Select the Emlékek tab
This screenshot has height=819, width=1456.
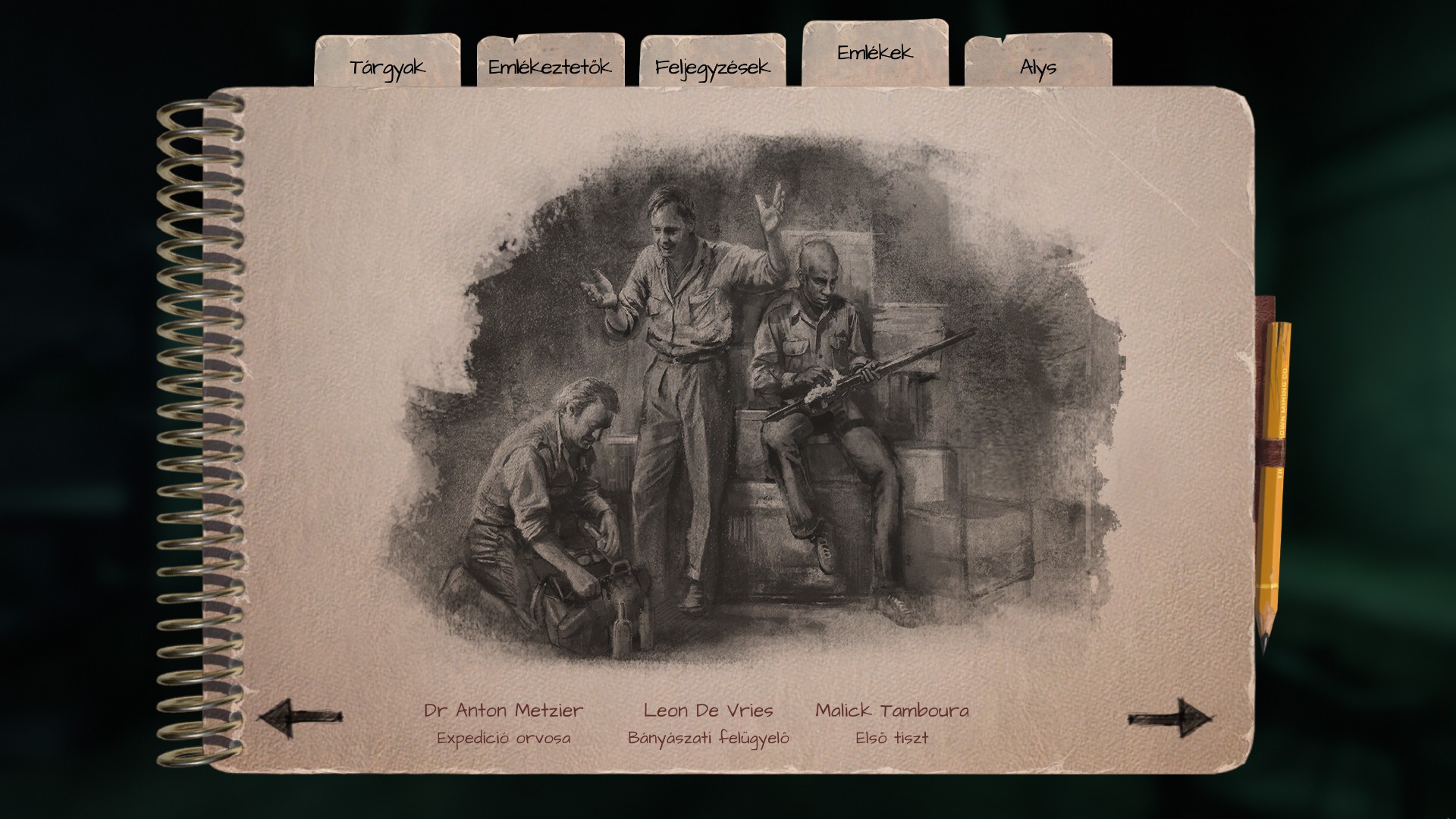874,52
